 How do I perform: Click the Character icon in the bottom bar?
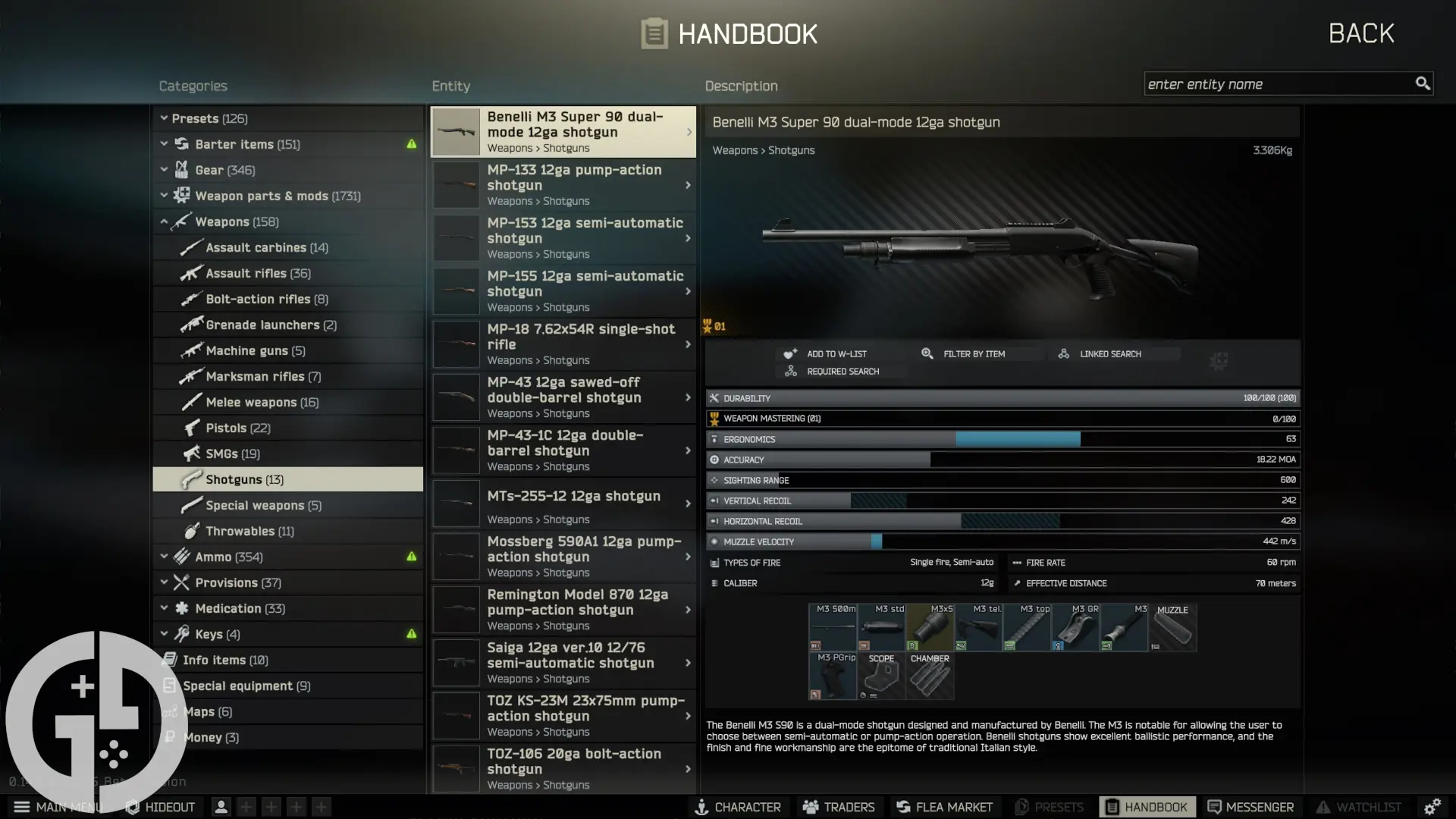pyautogui.click(x=738, y=807)
